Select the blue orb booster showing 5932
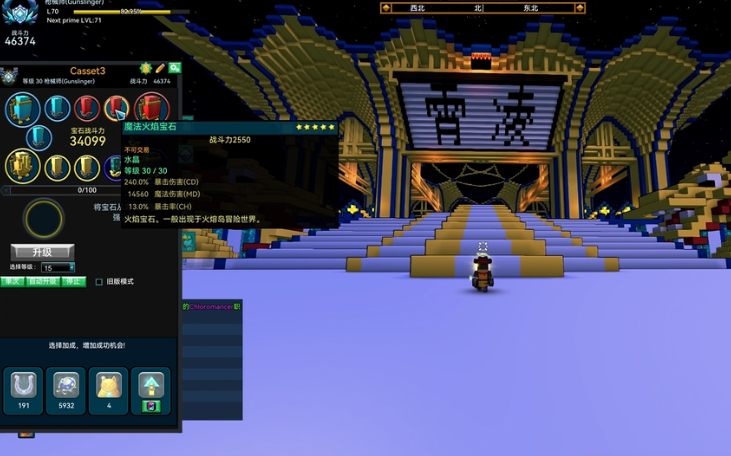The width and height of the screenshot is (731, 456). pyautogui.click(x=66, y=390)
